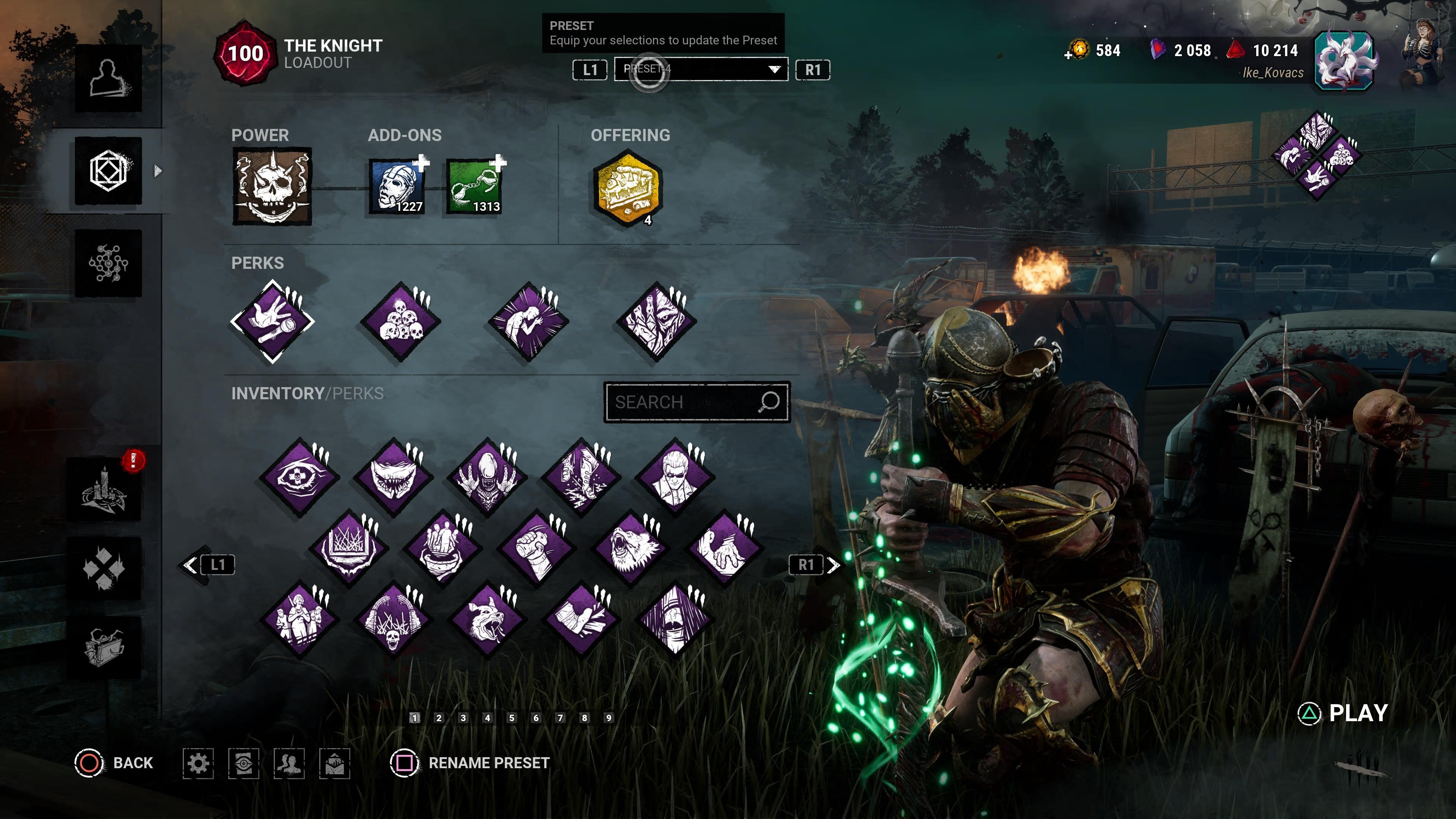Select the Knight's skull power icon
Image resolution: width=1456 pixels, height=819 pixels.
(272, 187)
